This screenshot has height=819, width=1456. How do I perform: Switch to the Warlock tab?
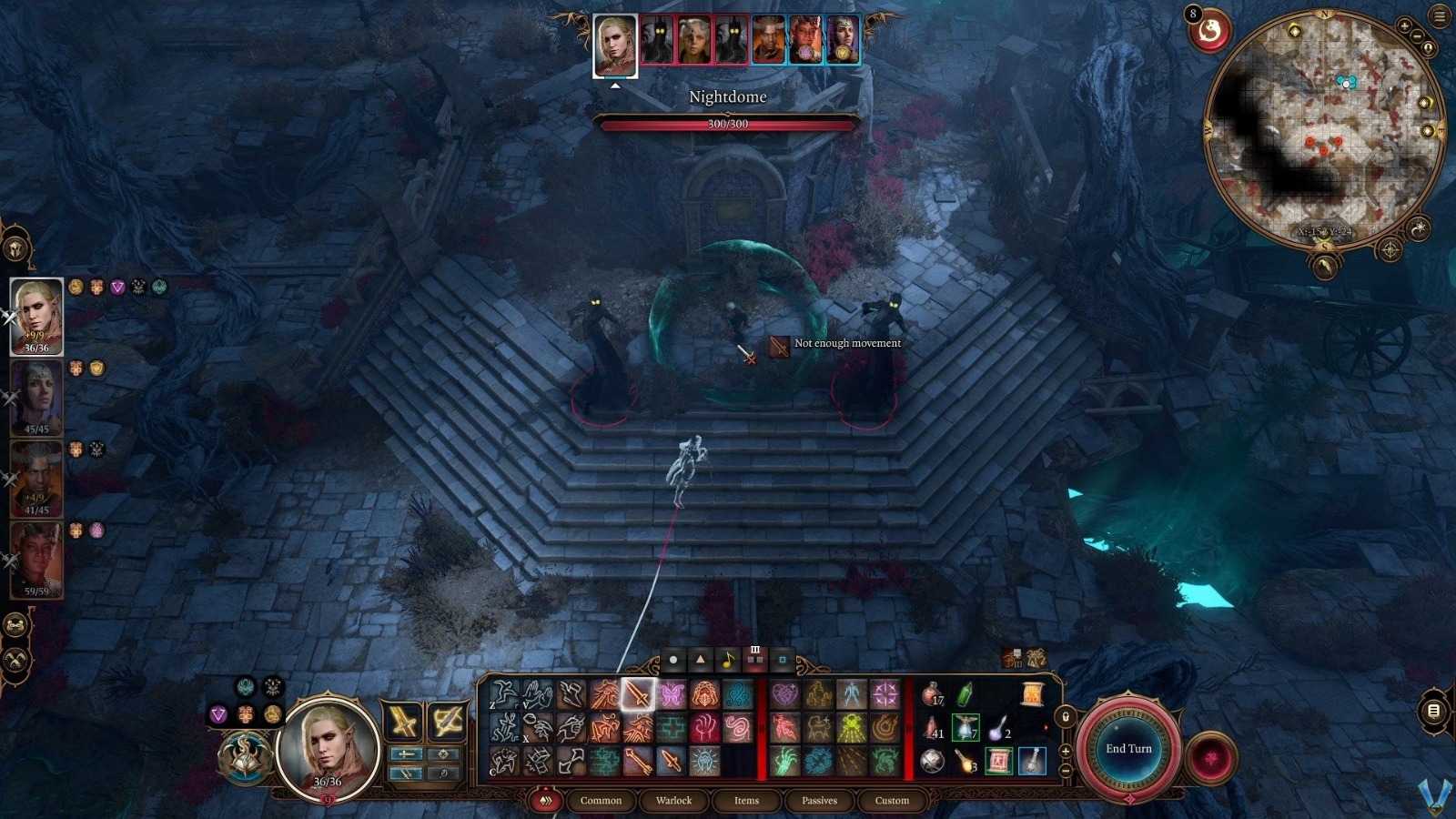[x=672, y=801]
